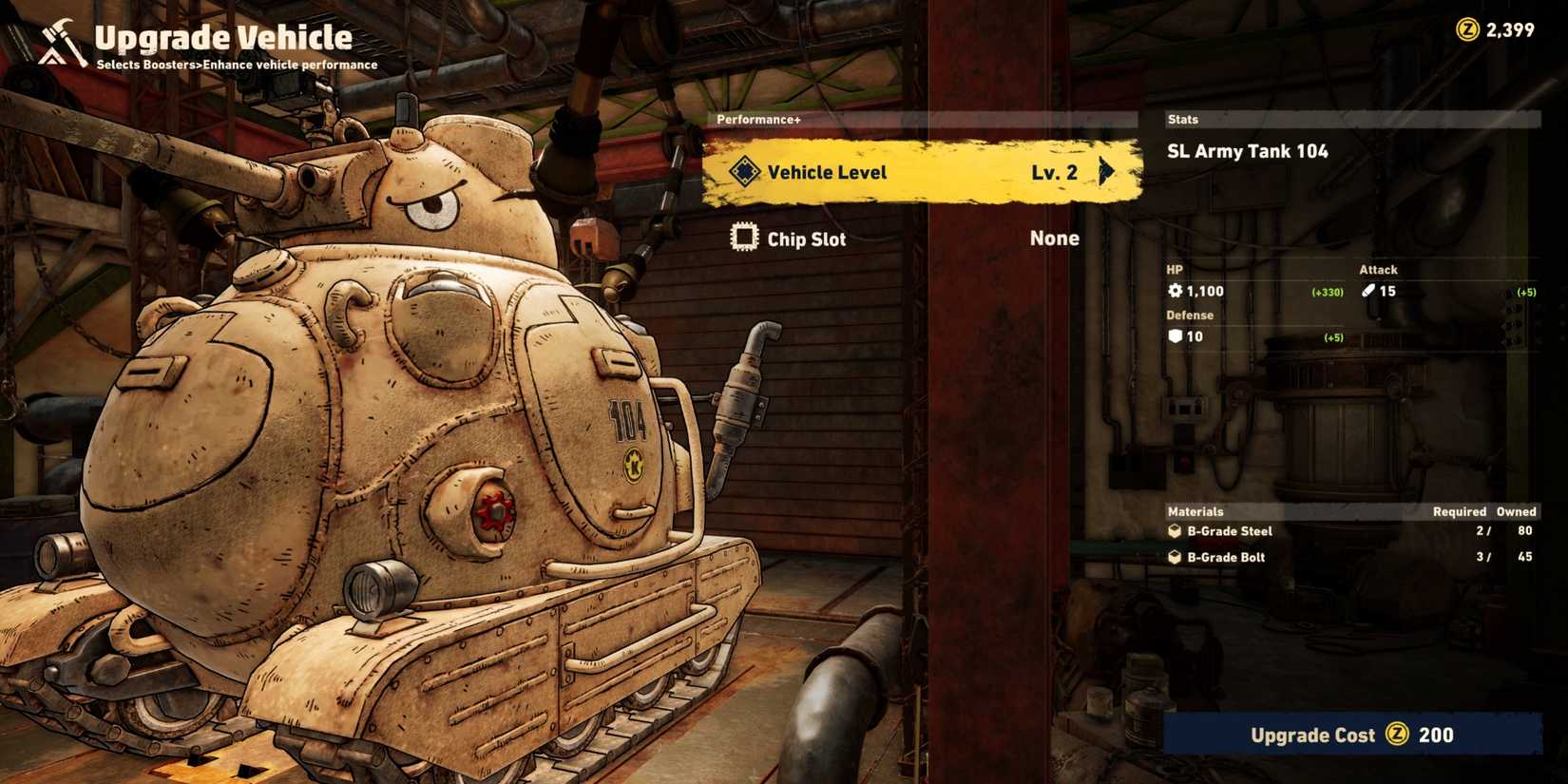This screenshot has height=784, width=1568.
Task: Click the hammer icon beside Upgrade Vehicle title
Action: [x=56, y=36]
